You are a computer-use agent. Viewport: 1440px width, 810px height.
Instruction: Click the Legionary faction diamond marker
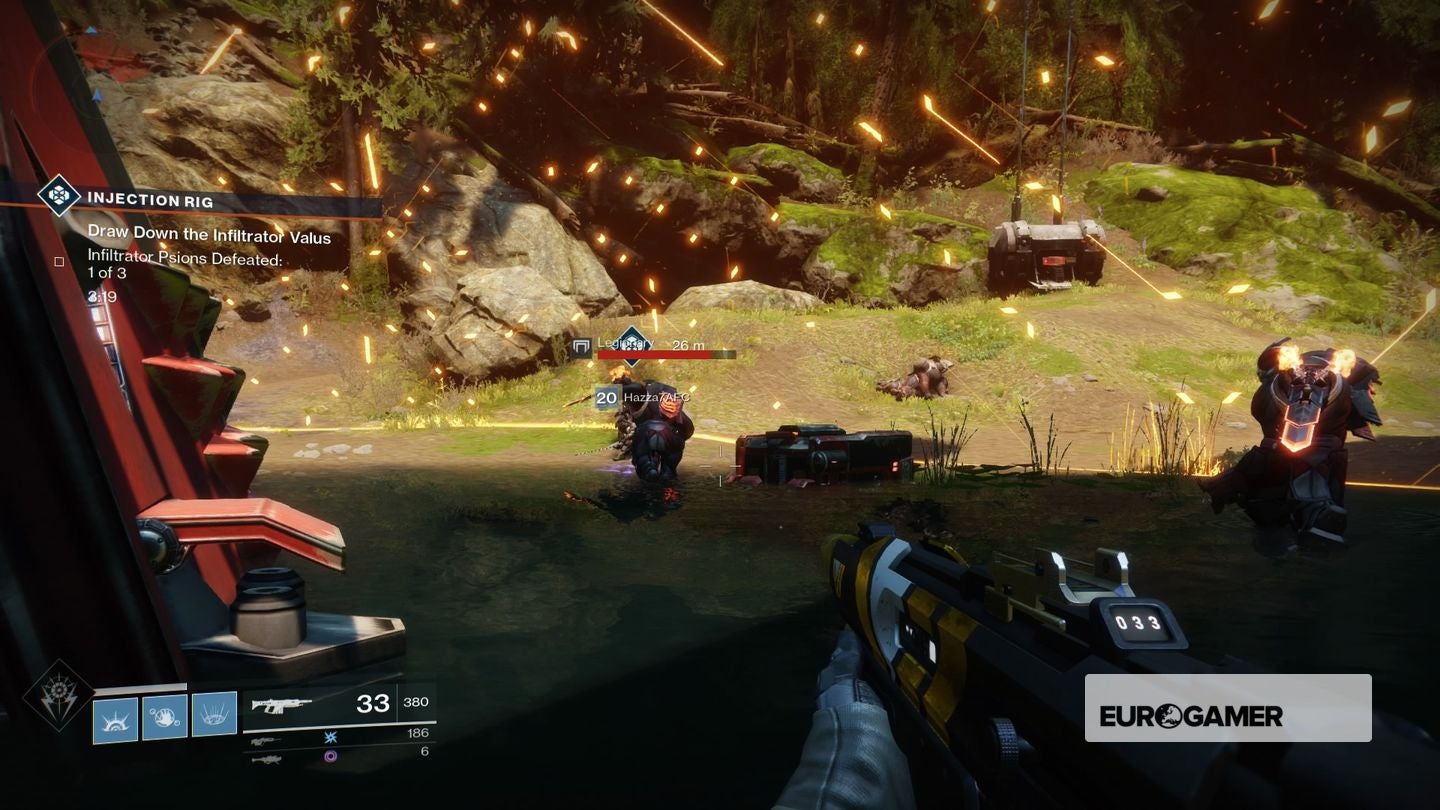[631, 345]
